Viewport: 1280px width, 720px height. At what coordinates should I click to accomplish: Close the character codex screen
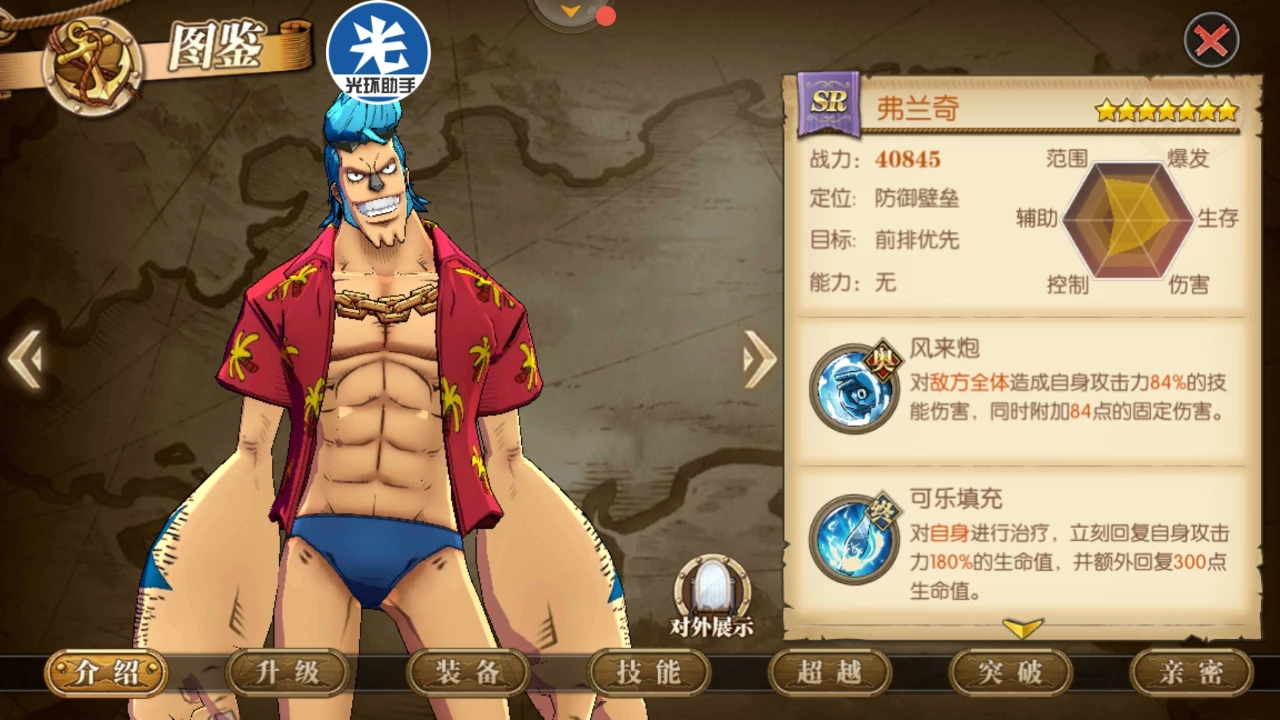coord(1211,41)
